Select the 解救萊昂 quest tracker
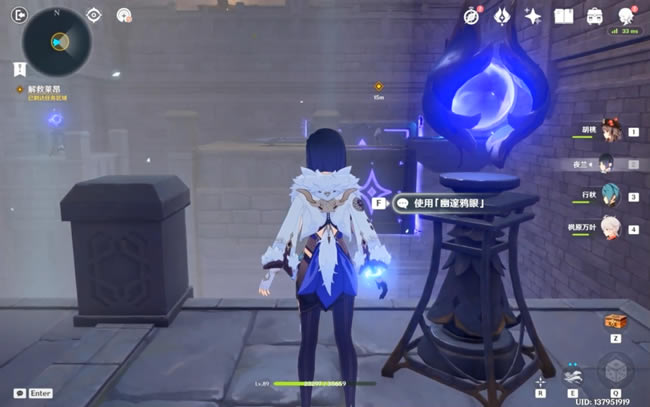650x407 pixels. 46,90
